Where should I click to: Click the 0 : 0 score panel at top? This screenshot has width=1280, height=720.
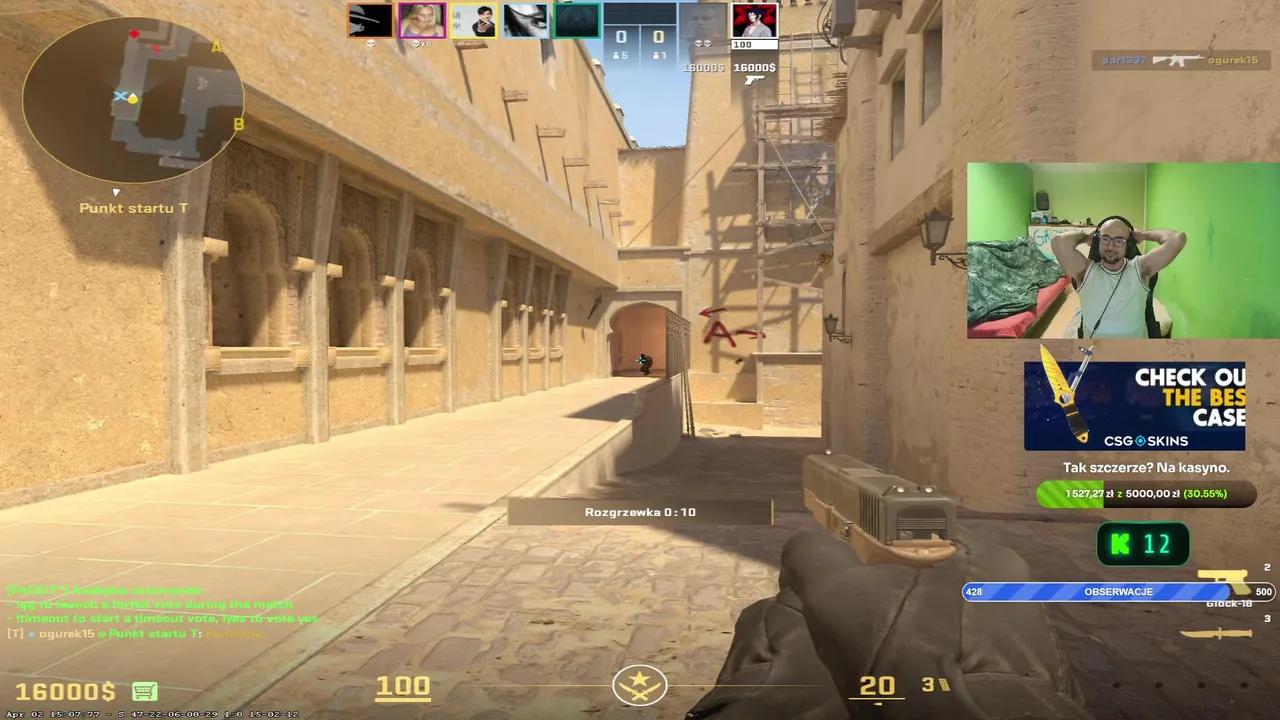[640, 38]
